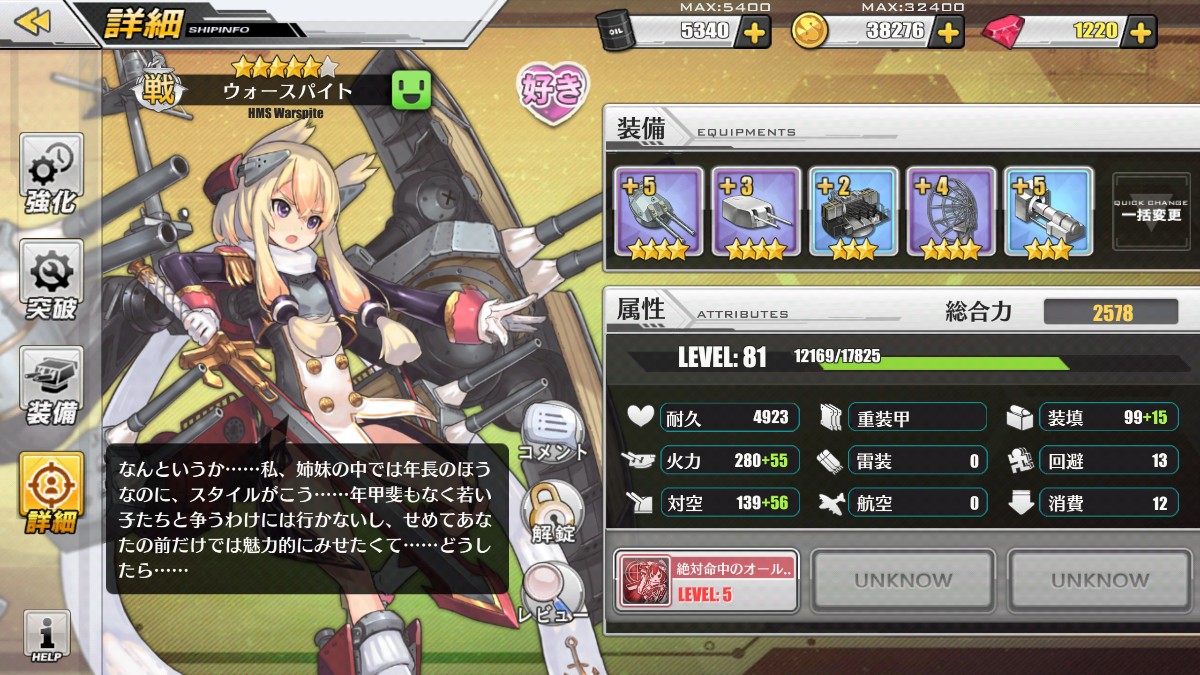Go back with the double-arrow button
The height and width of the screenshot is (675, 1200).
(x=33, y=22)
